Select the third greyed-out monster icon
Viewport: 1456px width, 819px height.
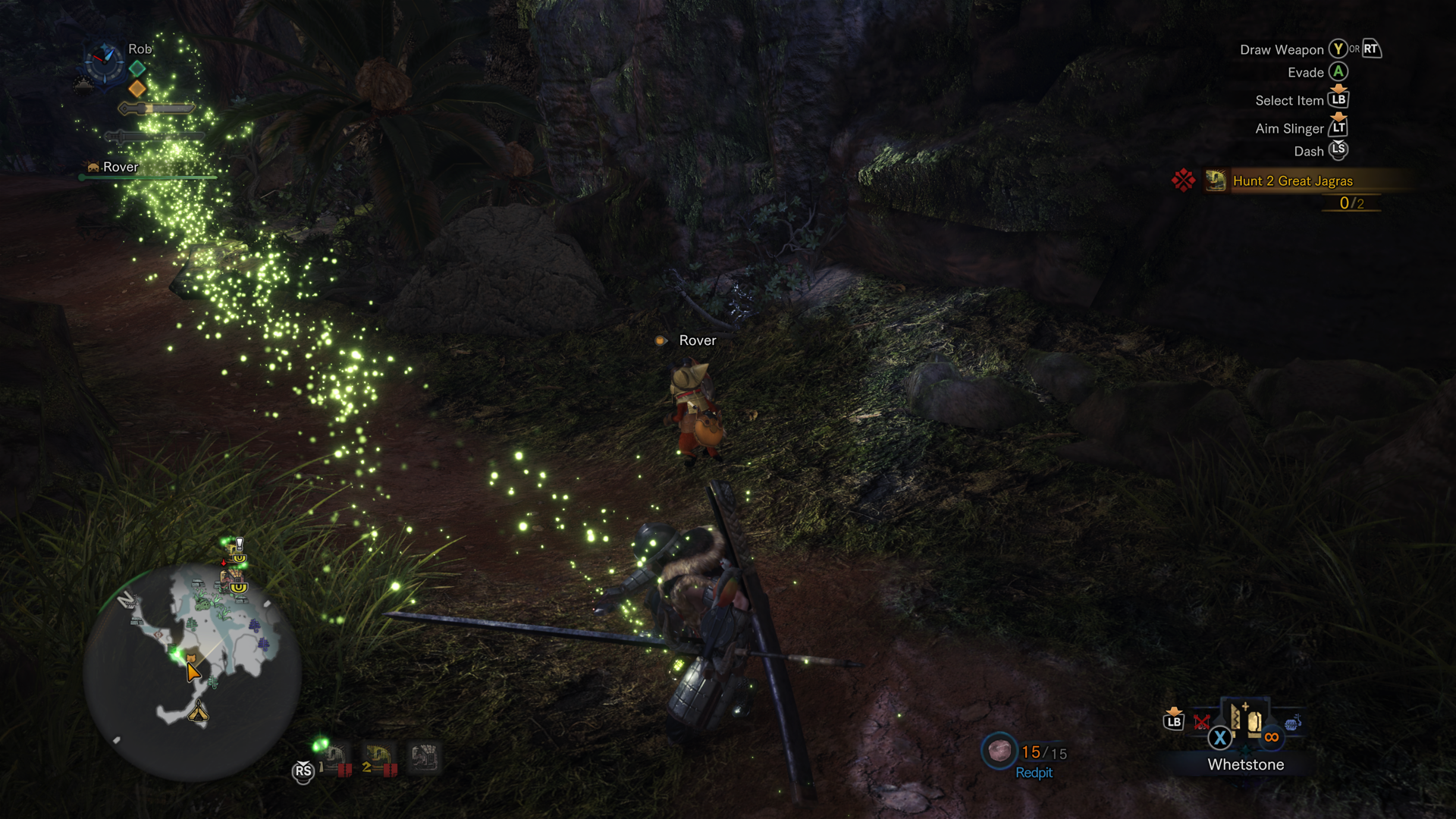tap(424, 757)
